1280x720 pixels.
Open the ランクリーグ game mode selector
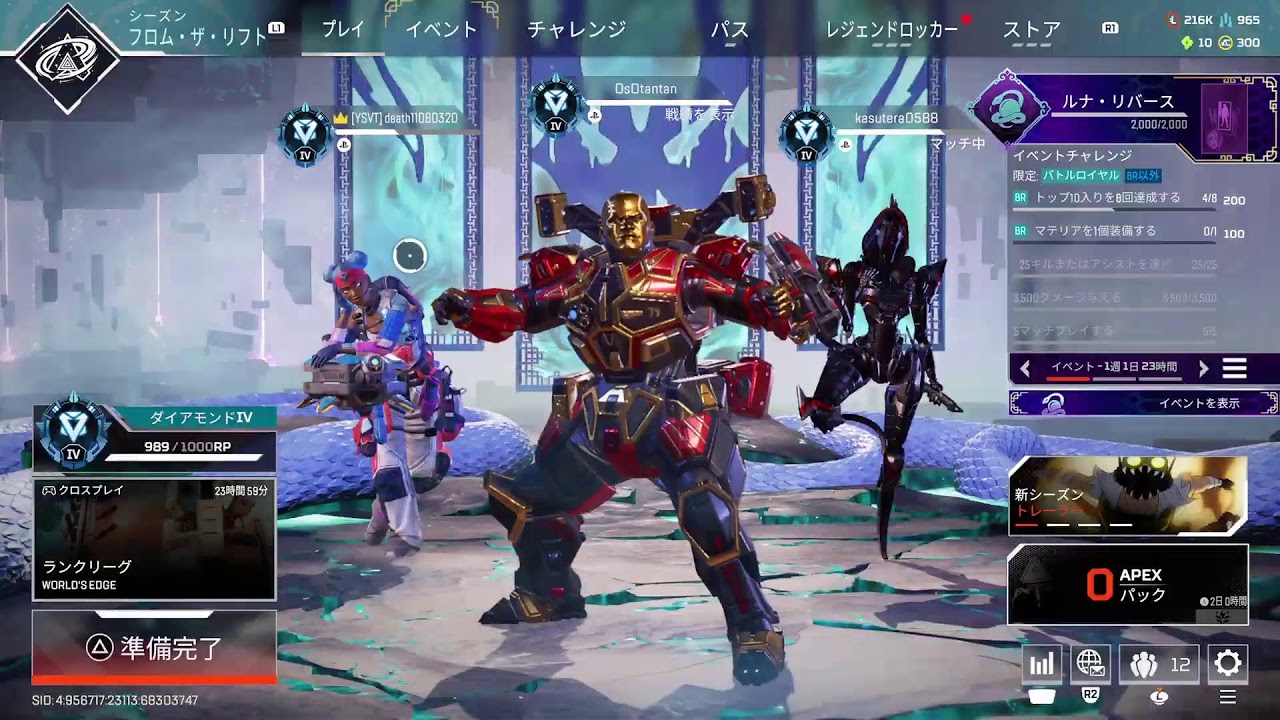pos(154,540)
